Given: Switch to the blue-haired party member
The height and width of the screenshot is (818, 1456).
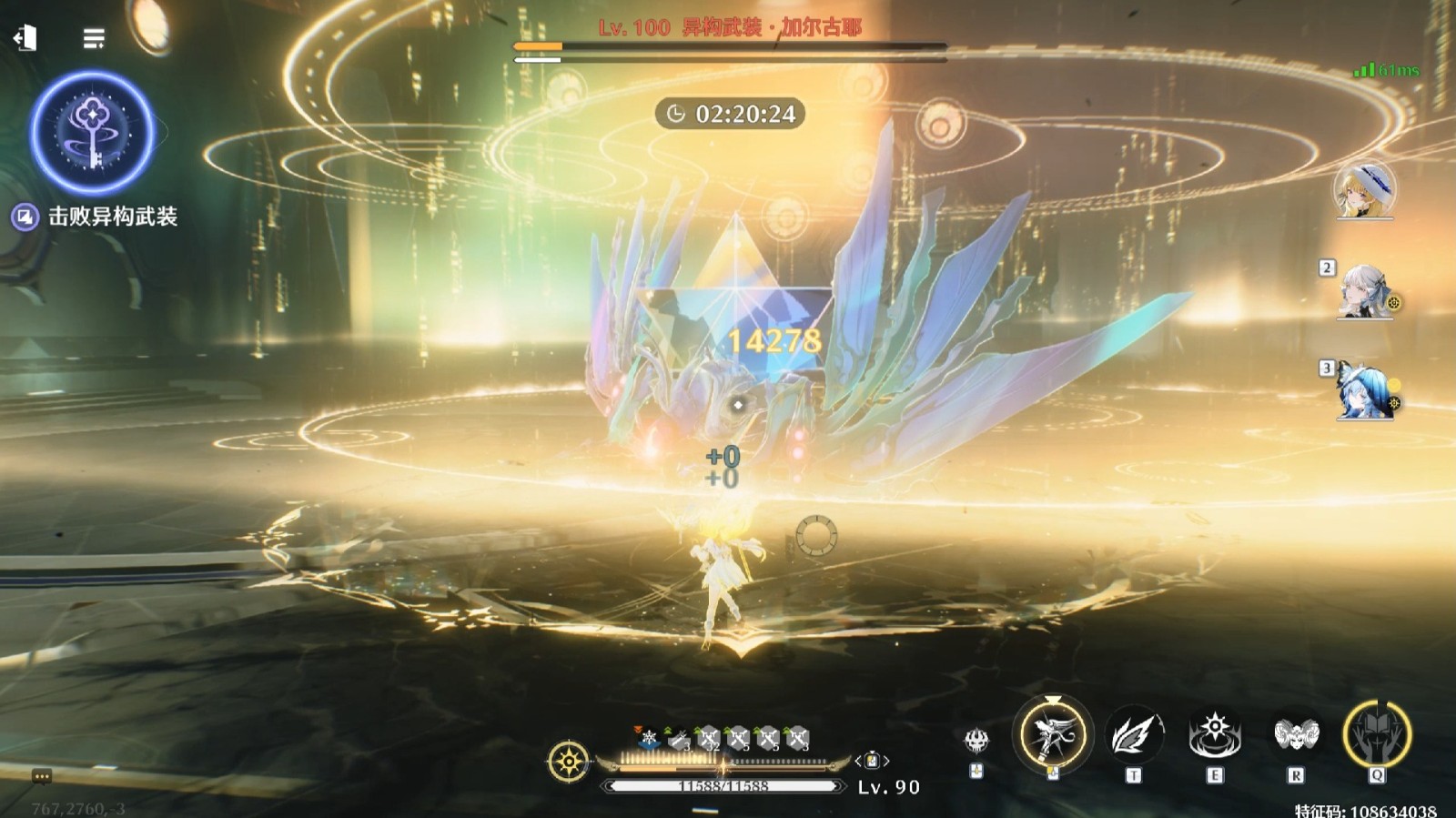Looking at the screenshot, I should (x=1363, y=392).
